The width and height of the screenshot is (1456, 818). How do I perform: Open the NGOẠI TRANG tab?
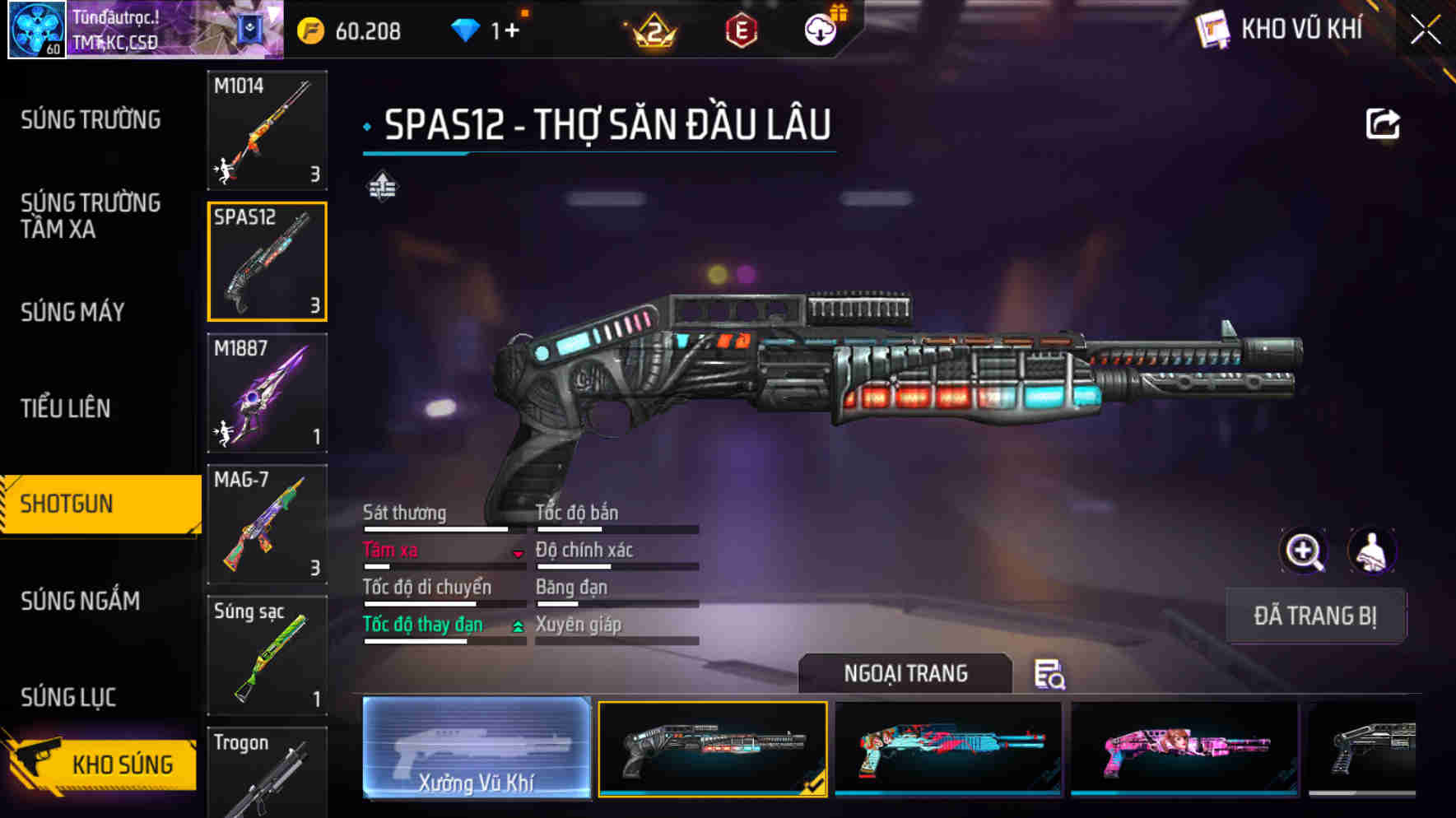coord(905,673)
